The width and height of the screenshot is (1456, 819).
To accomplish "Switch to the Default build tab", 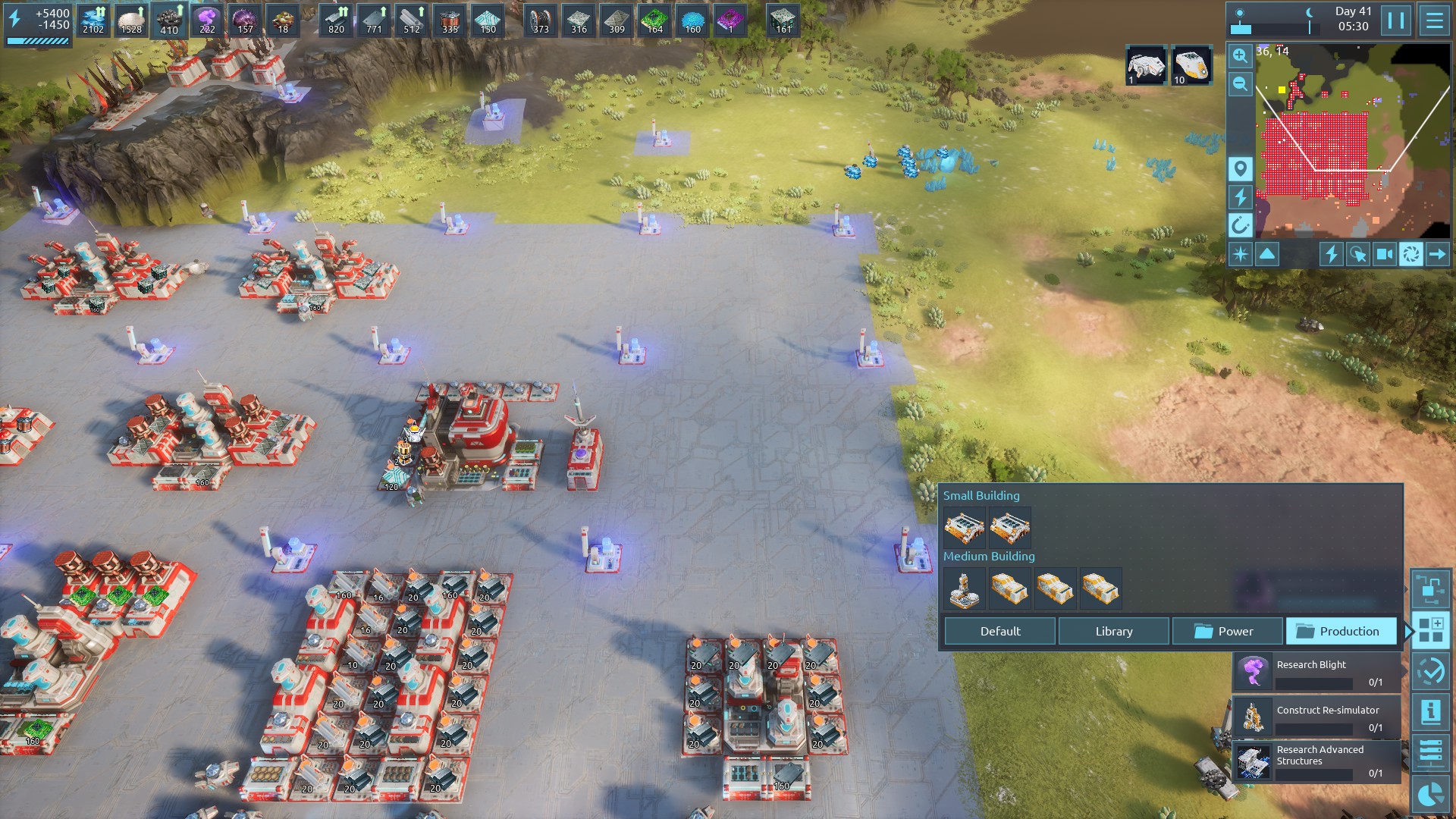I will [999, 631].
